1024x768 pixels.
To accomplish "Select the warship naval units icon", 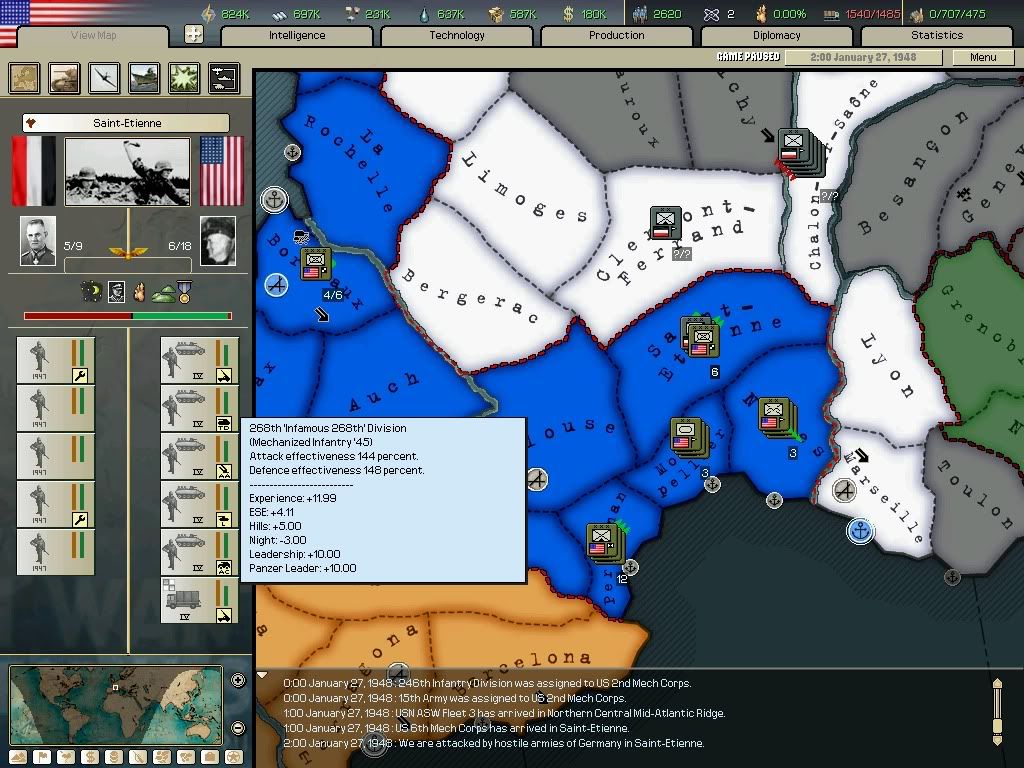I will [x=144, y=78].
